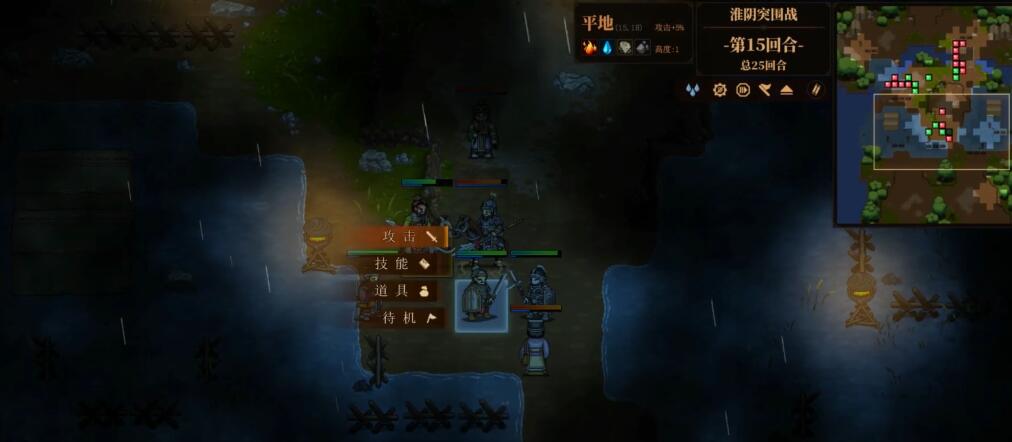
Task: Click the flag icon in the toolbar
Action: [x=765, y=90]
